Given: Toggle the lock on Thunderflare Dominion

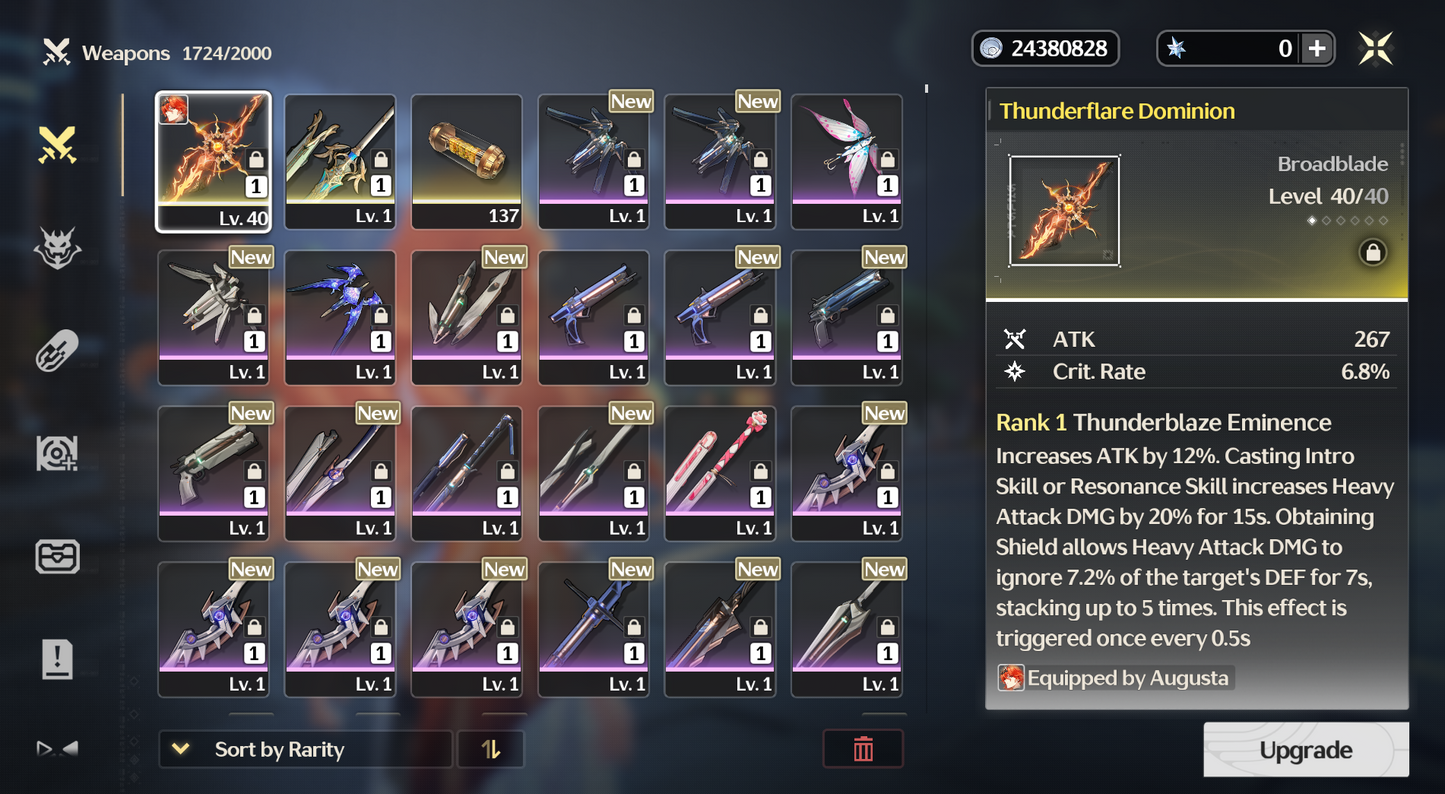Looking at the screenshot, I should (x=1373, y=253).
